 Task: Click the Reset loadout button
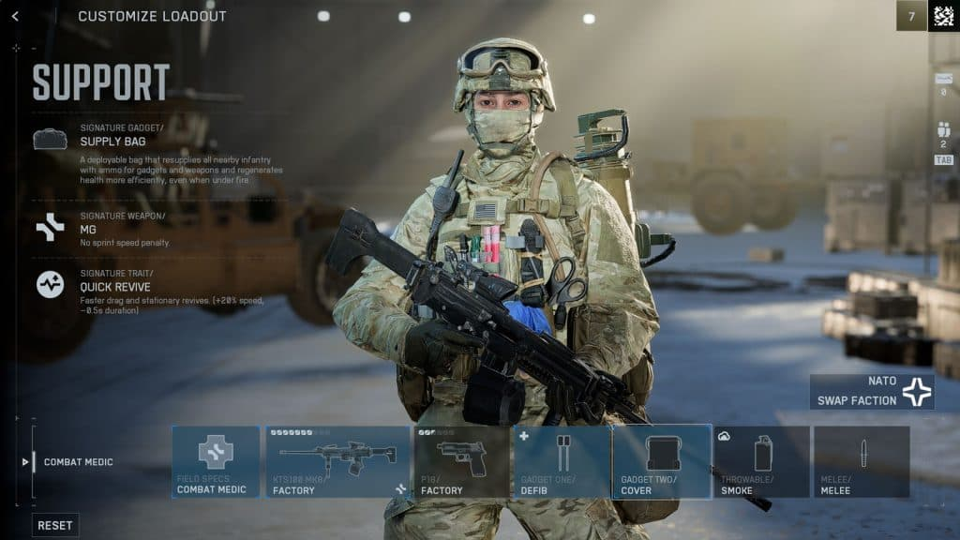[x=55, y=525]
